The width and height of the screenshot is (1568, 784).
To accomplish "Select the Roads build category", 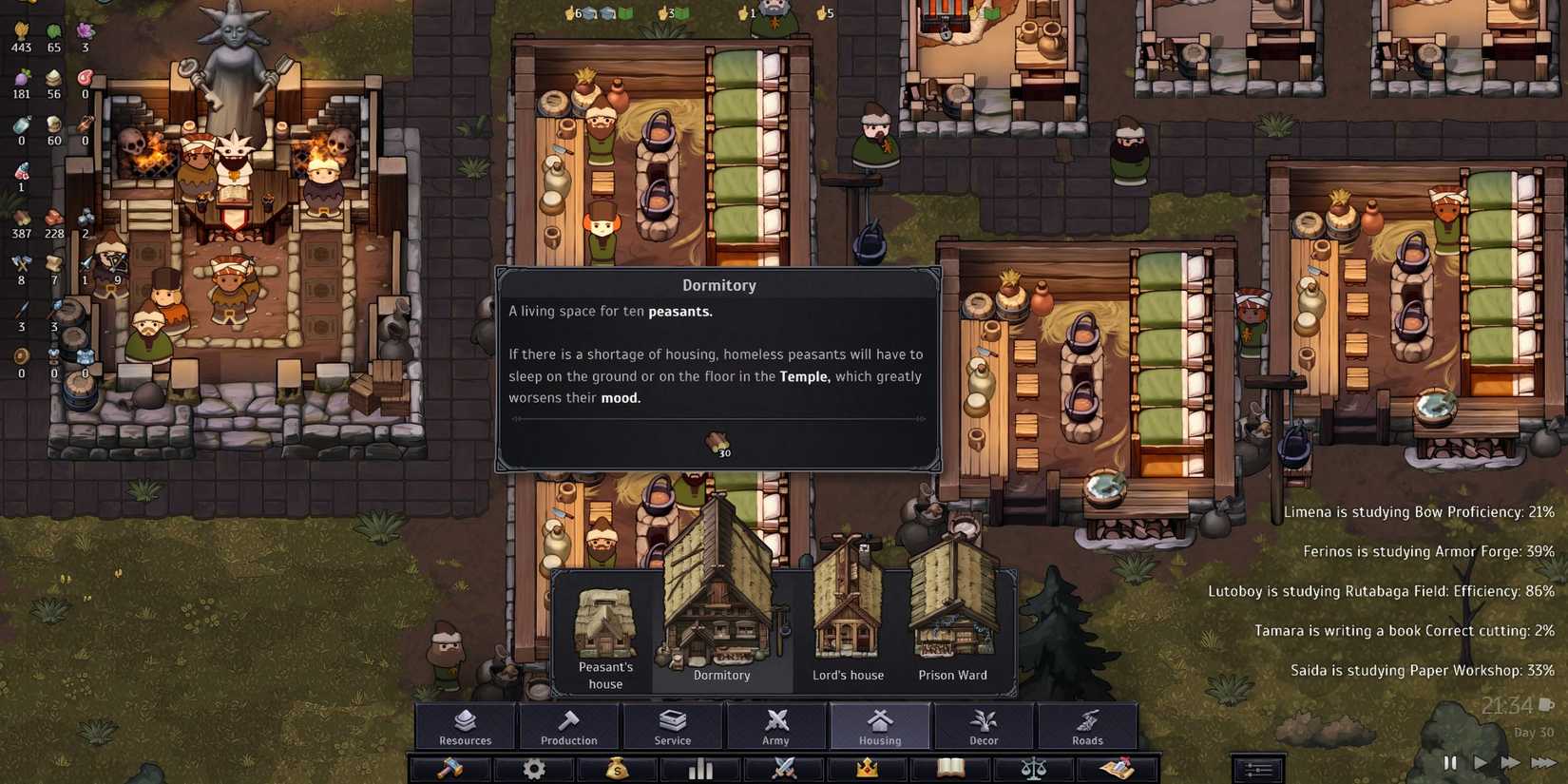I will [x=1088, y=727].
